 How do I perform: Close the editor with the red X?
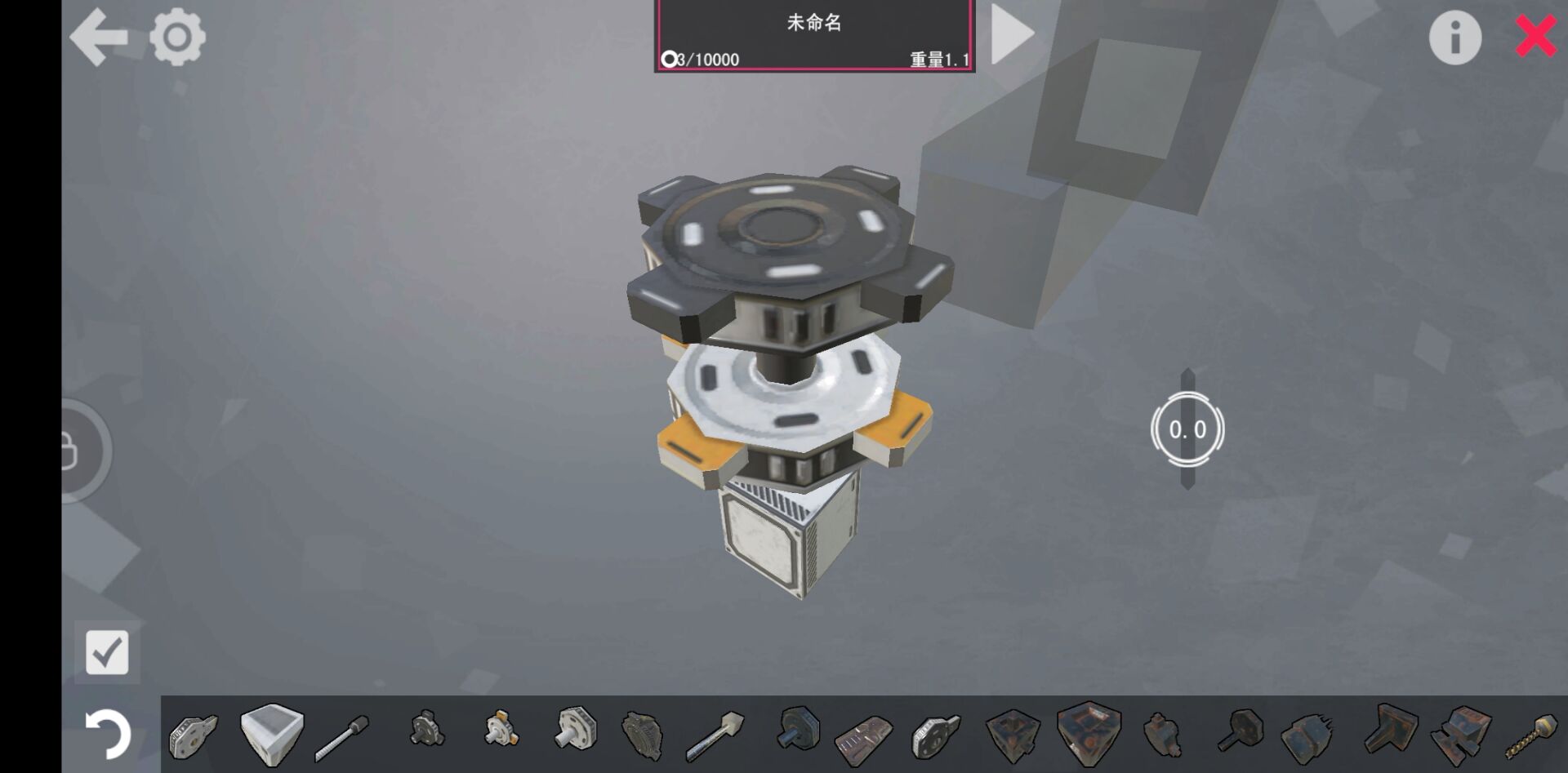tap(1535, 37)
